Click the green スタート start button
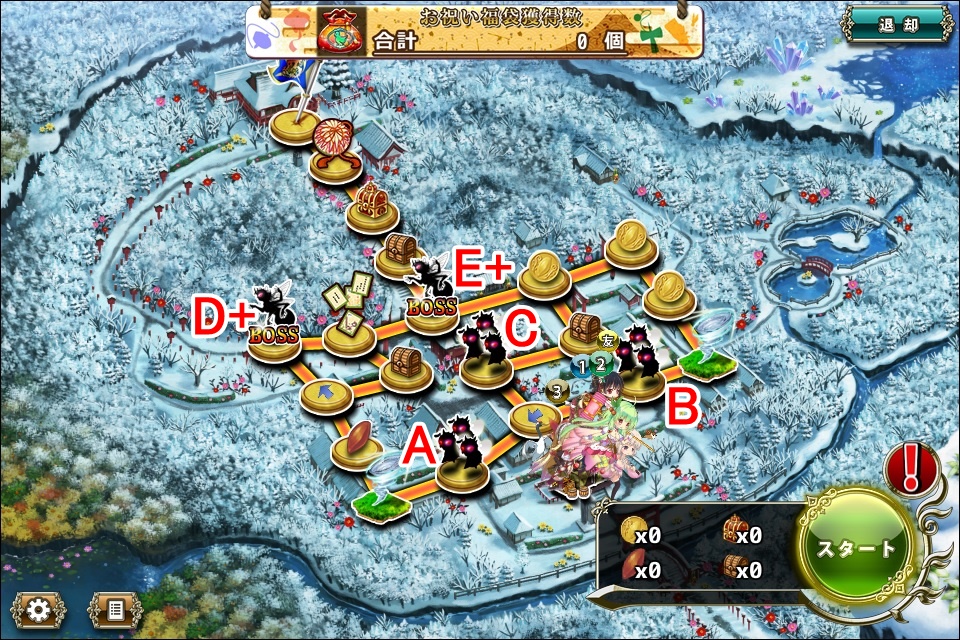Screen dimensions: 960x640 click(857, 547)
